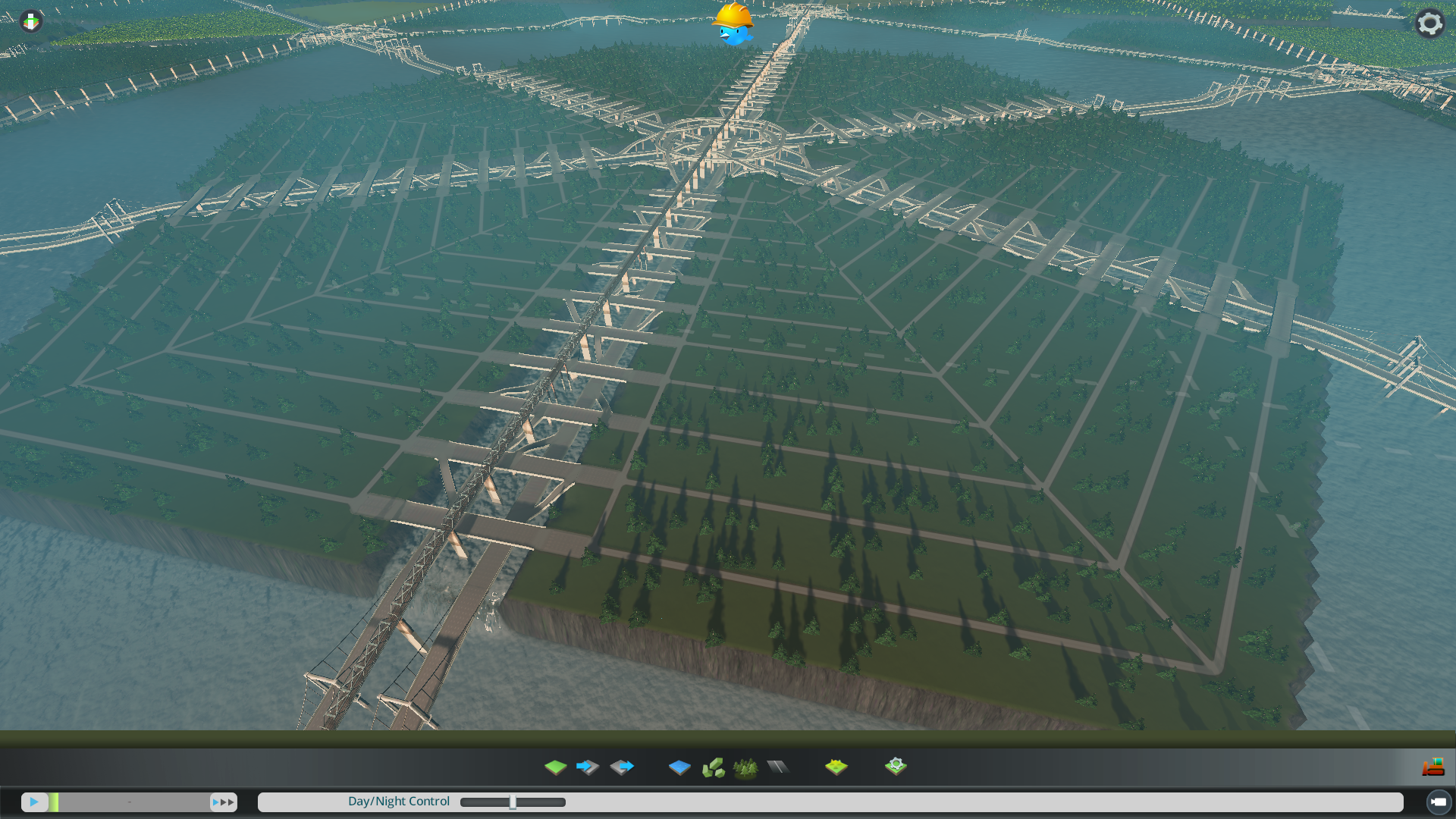Open the roads building tool

[x=780, y=767]
